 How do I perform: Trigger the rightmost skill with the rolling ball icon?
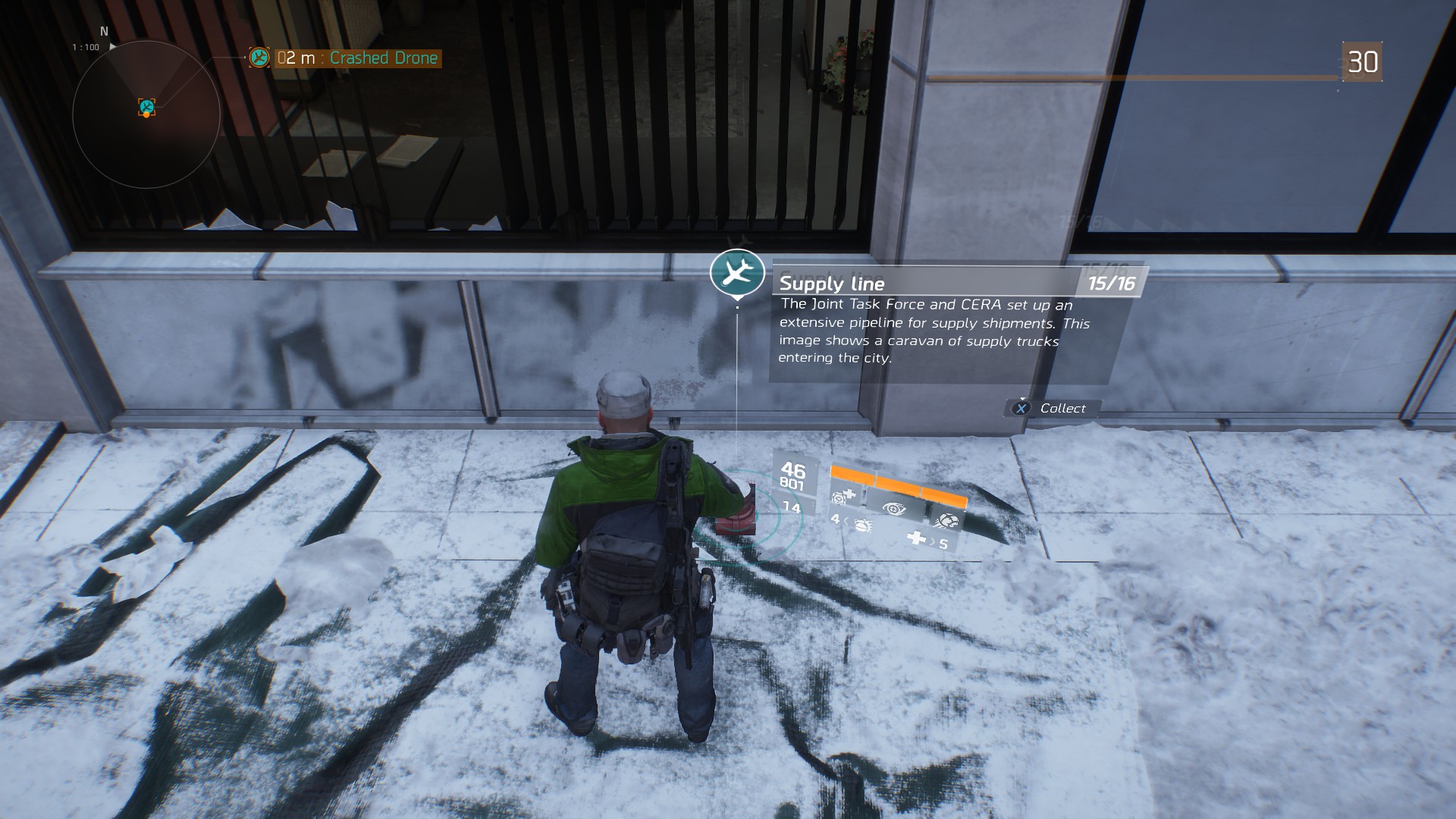[946, 521]
